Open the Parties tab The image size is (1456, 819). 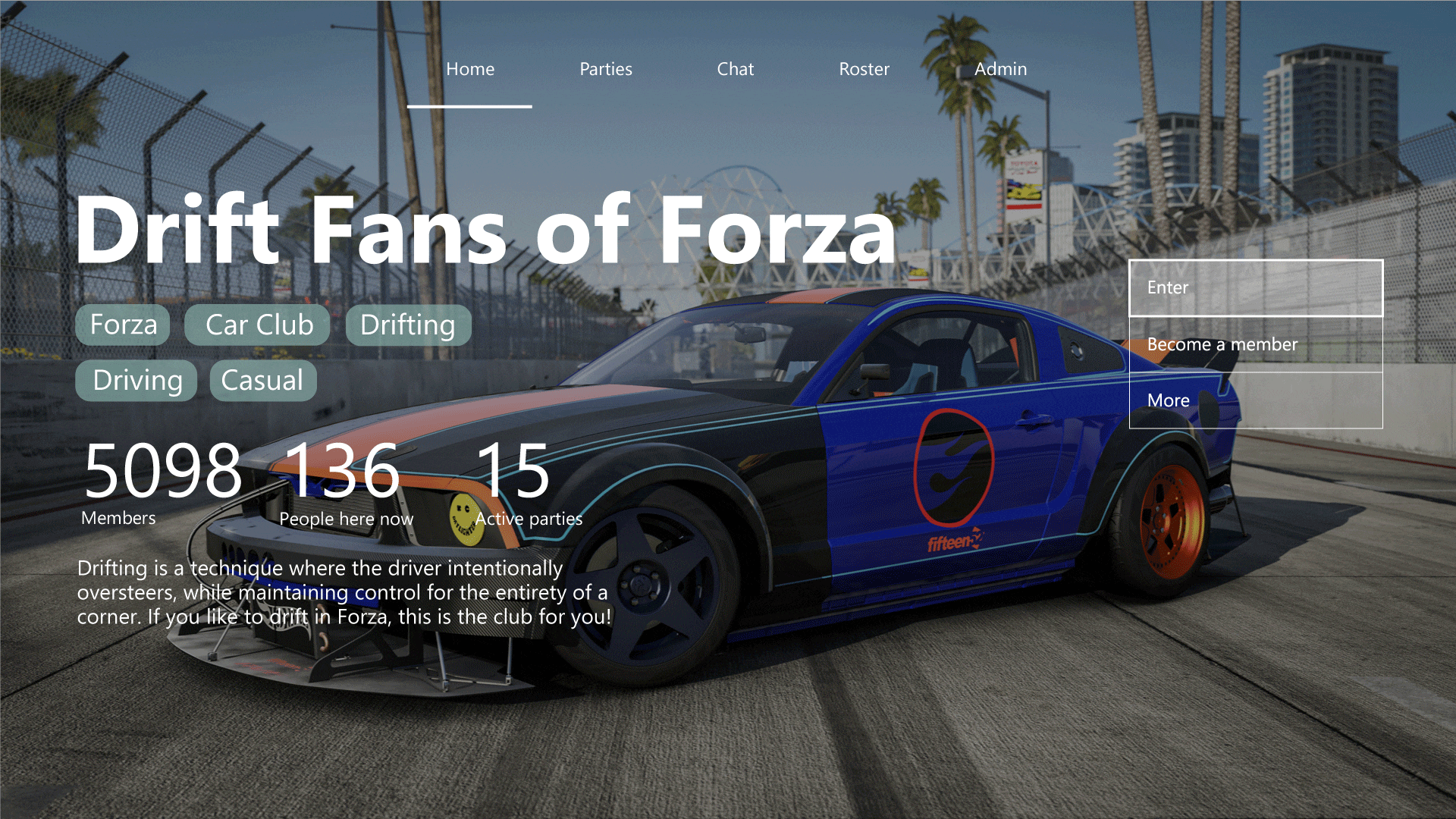click(x=605, y=69)
